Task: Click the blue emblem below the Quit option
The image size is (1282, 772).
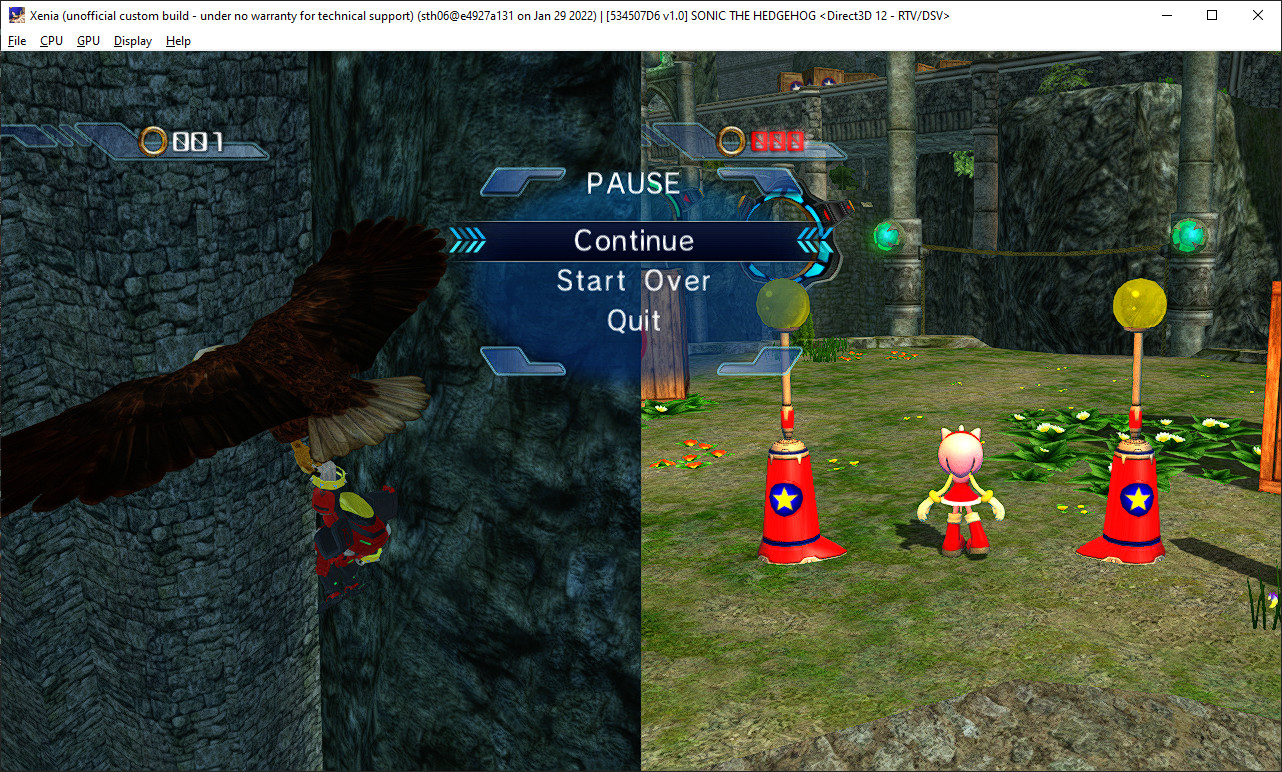Action: pos(521,363)
